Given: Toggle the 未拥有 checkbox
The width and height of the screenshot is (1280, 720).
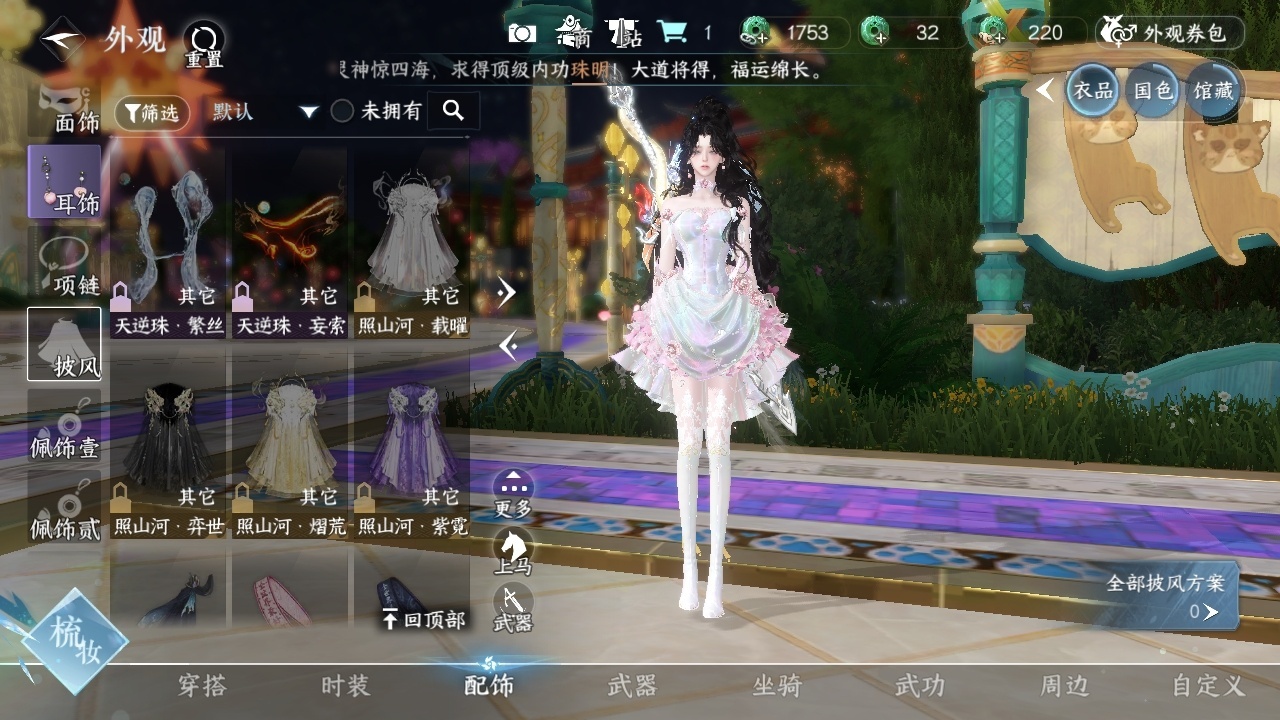Looking at the screenshot, I should pos(343,112).
